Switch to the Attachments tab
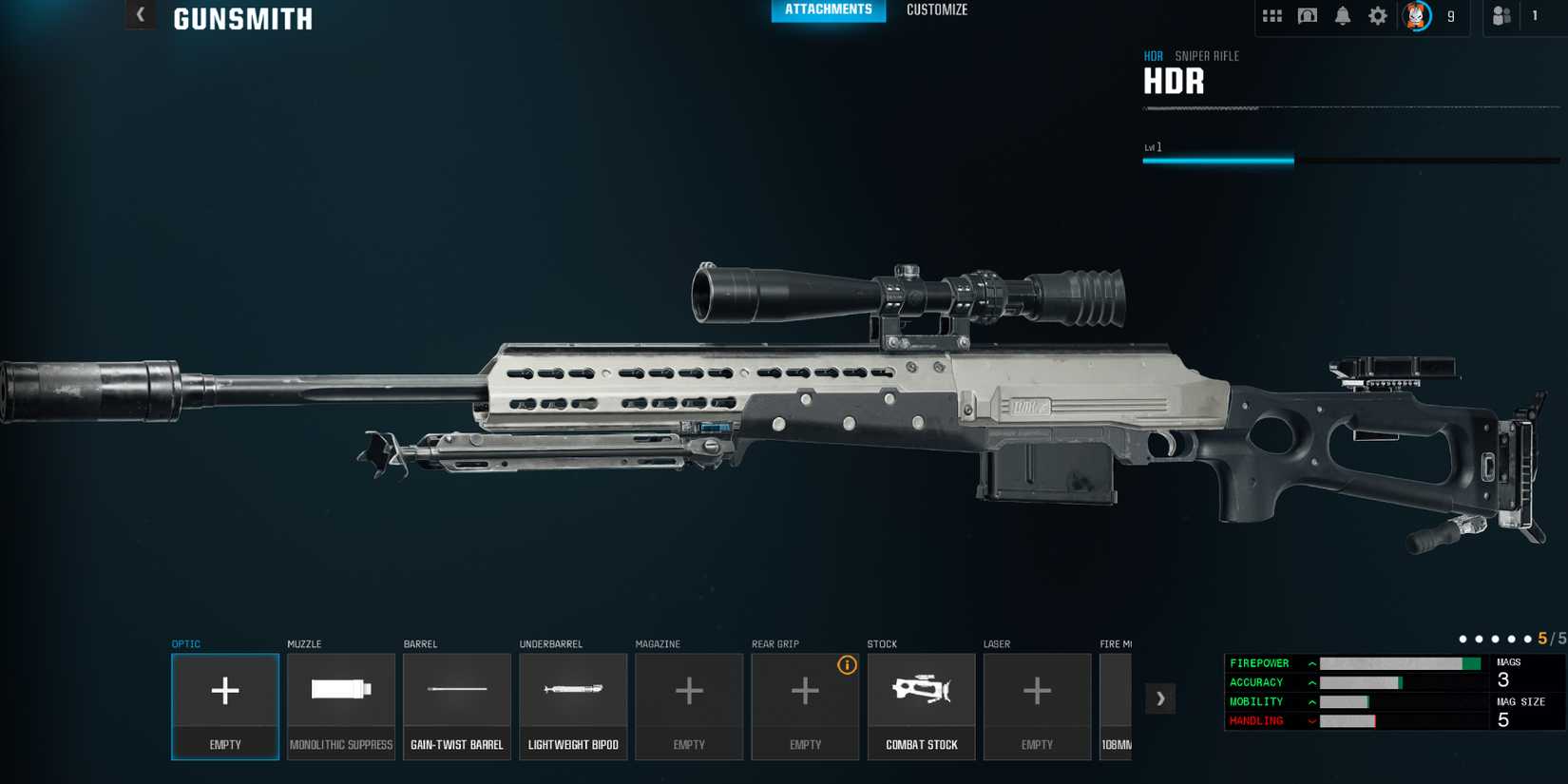1568x784 pixels. pos(828,10)
